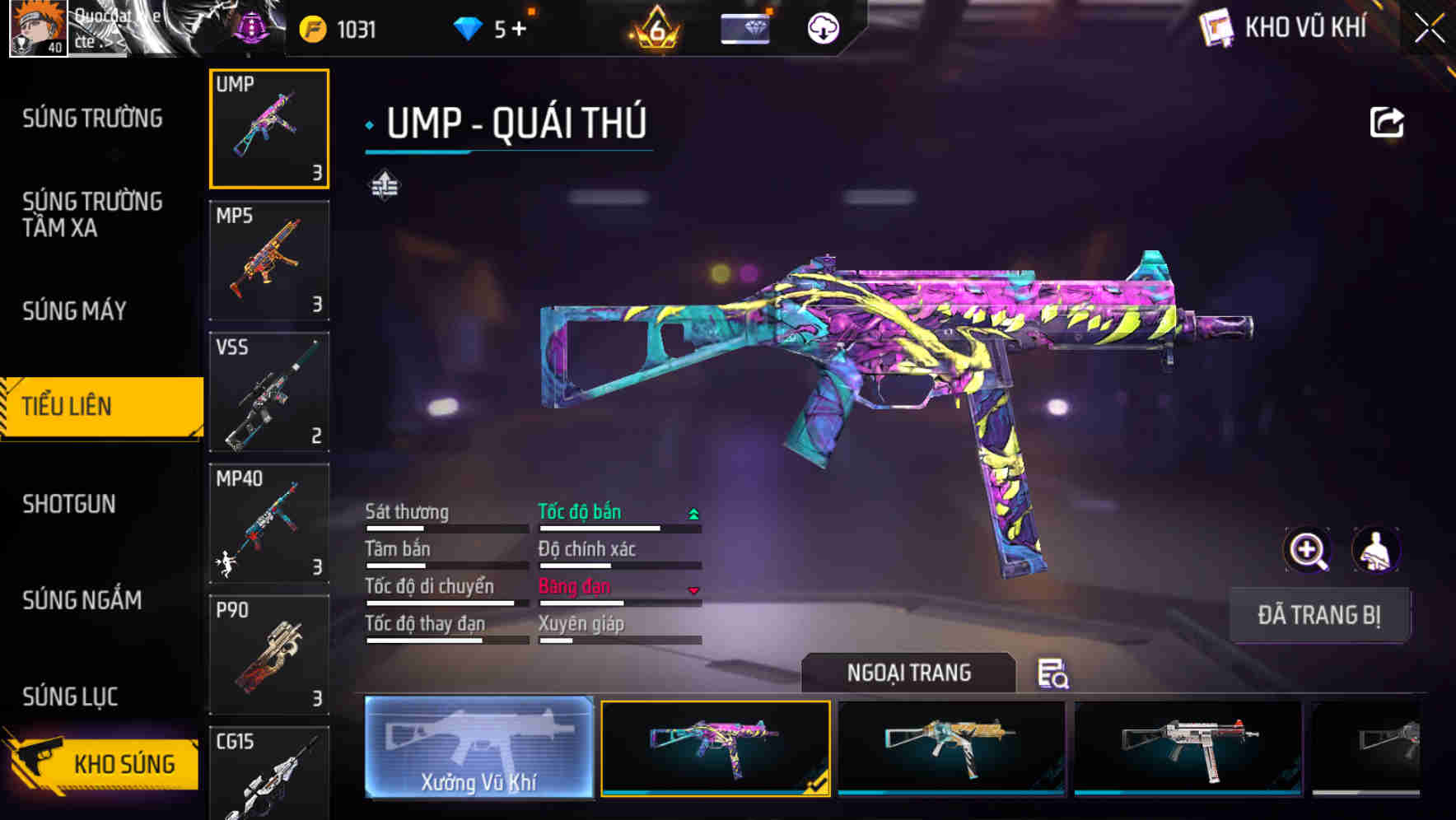Close the weapon armory screen

pyautogui.click(x=1429, y=28)
